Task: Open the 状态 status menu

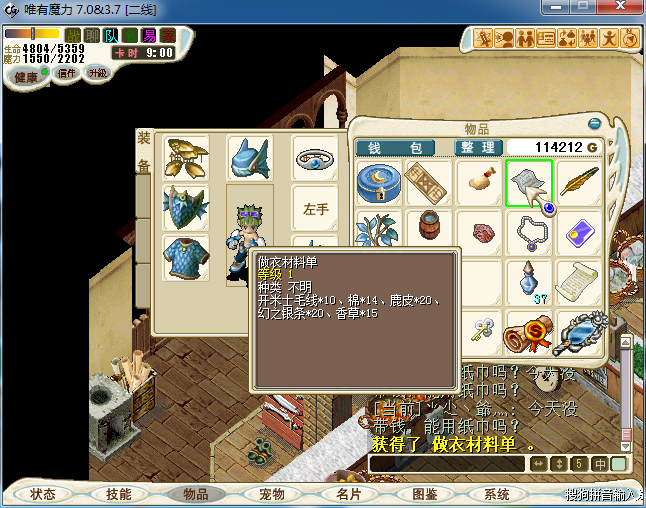Action: (x=43, y=494)
